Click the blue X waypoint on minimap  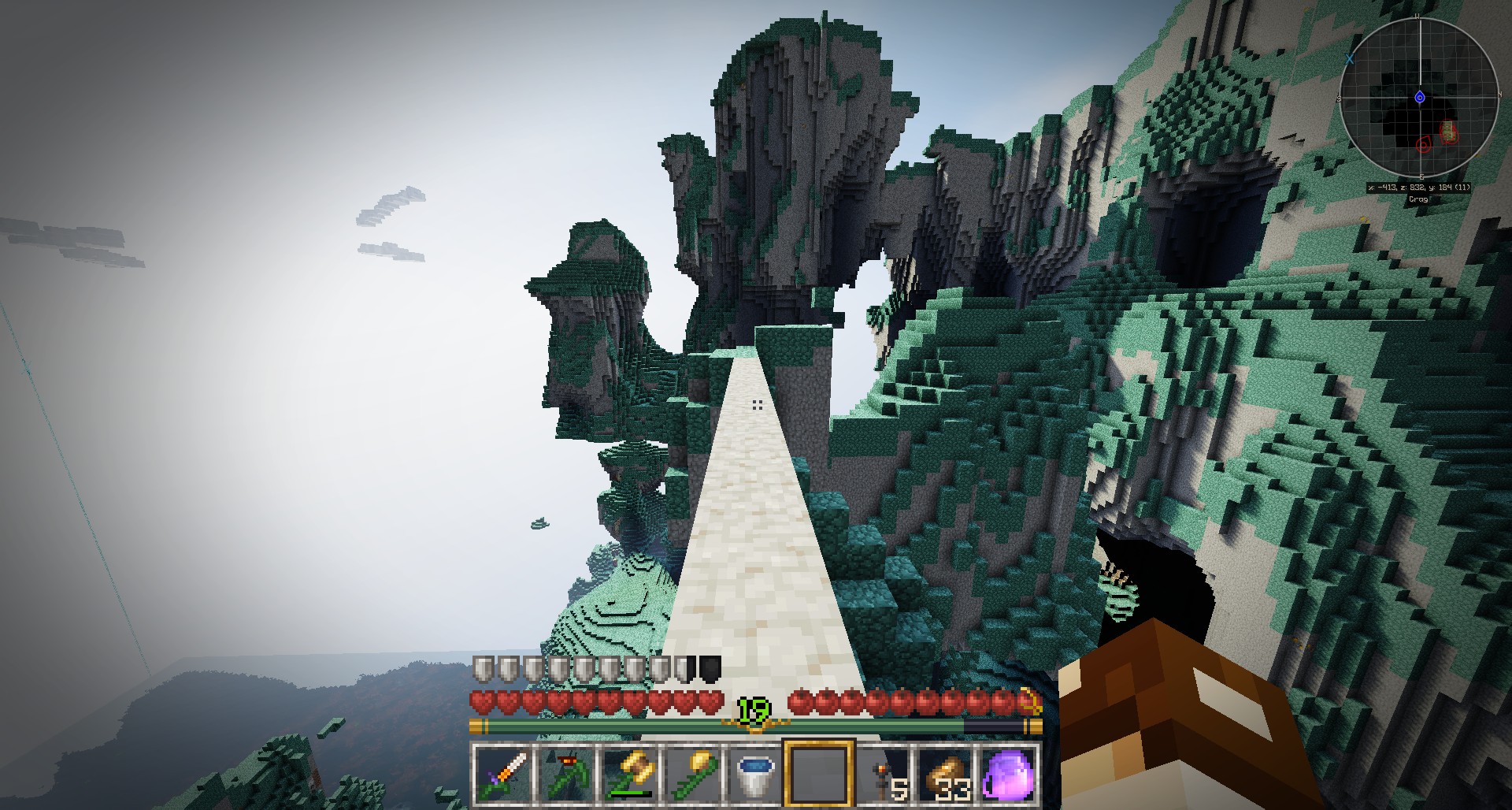[x=1350, y=59]
